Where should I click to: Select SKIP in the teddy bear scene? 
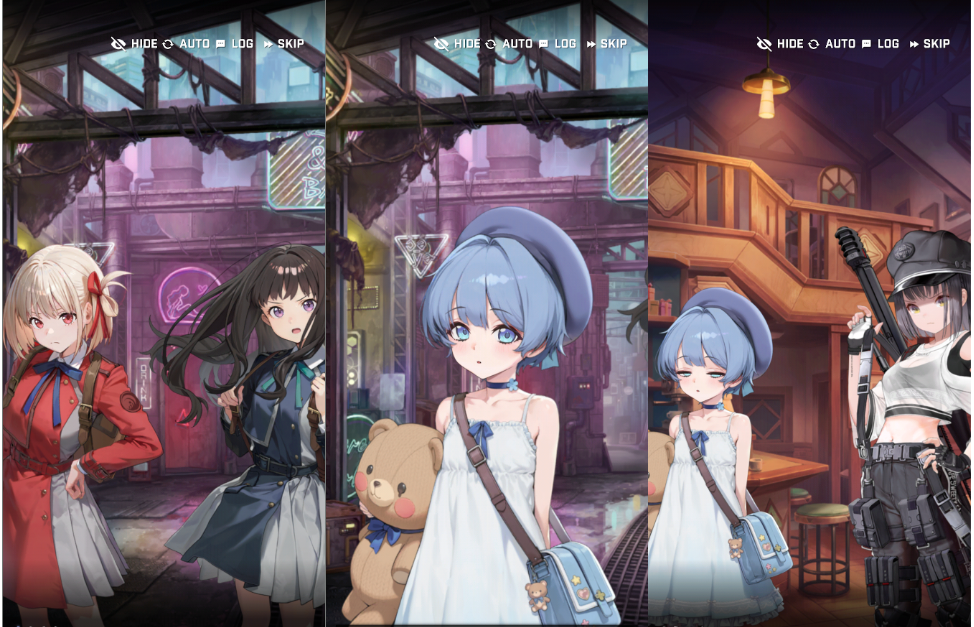(607, 44)
